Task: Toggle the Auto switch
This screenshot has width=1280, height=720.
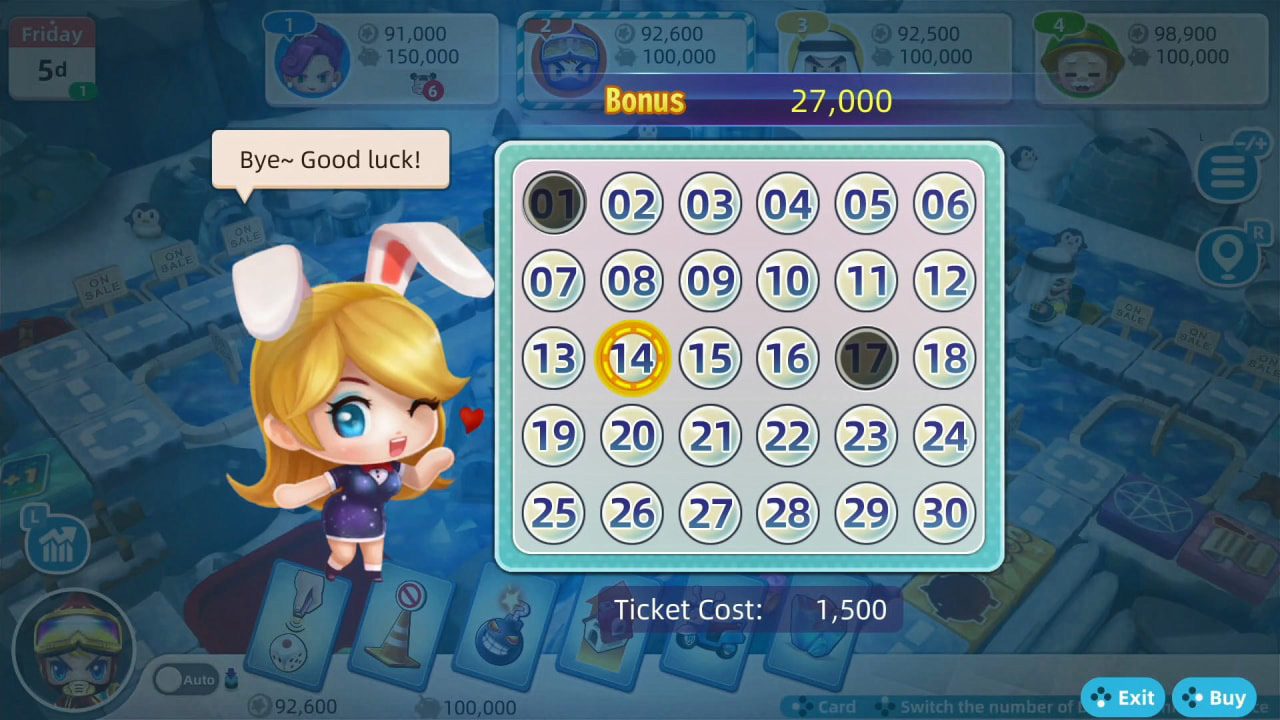Action: pyautogui.click(x=185, y=679)
